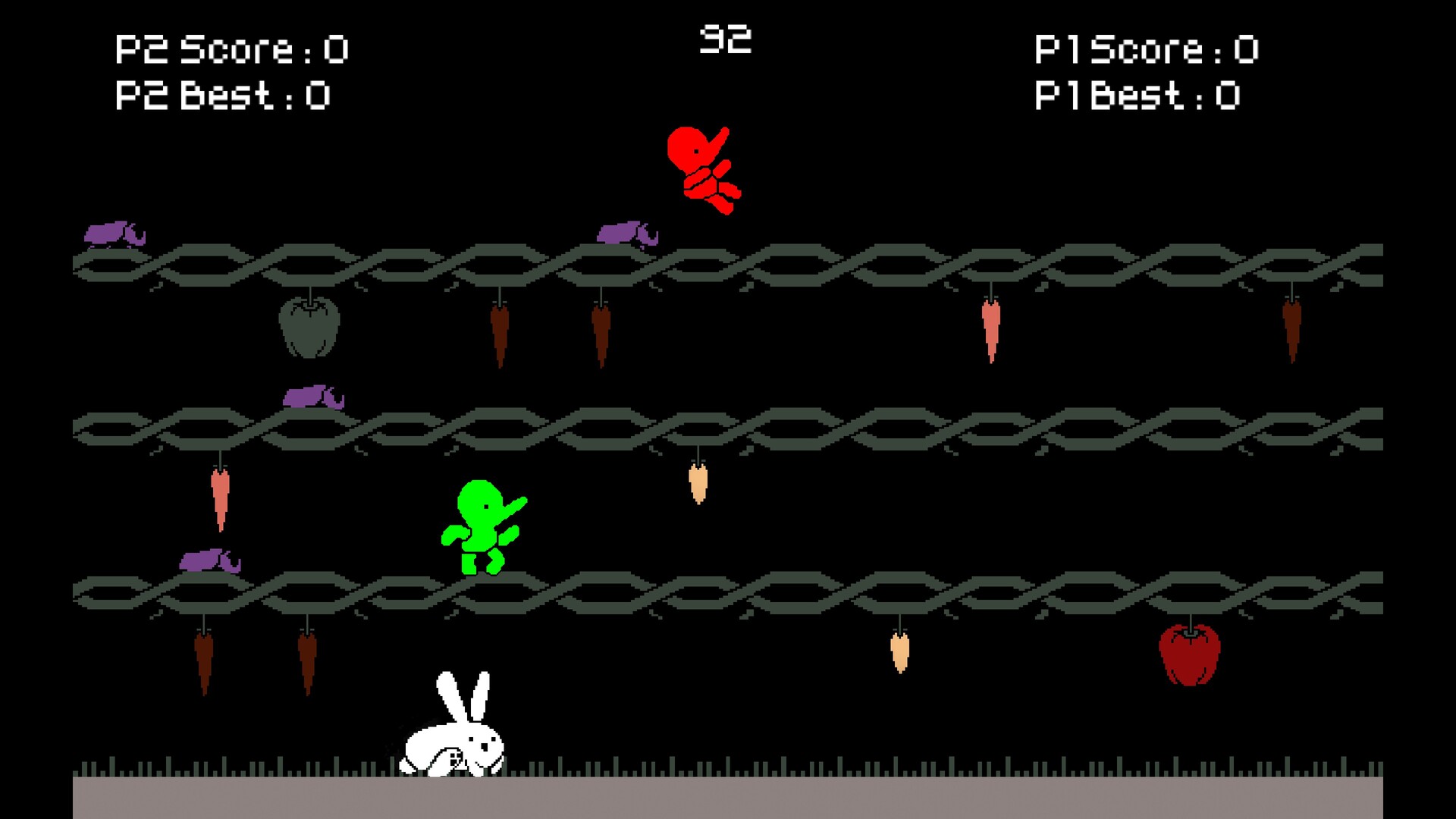Click the P1 Best counter
The width and height of the screenshot is (1456, 819).
coord(1137,96)
